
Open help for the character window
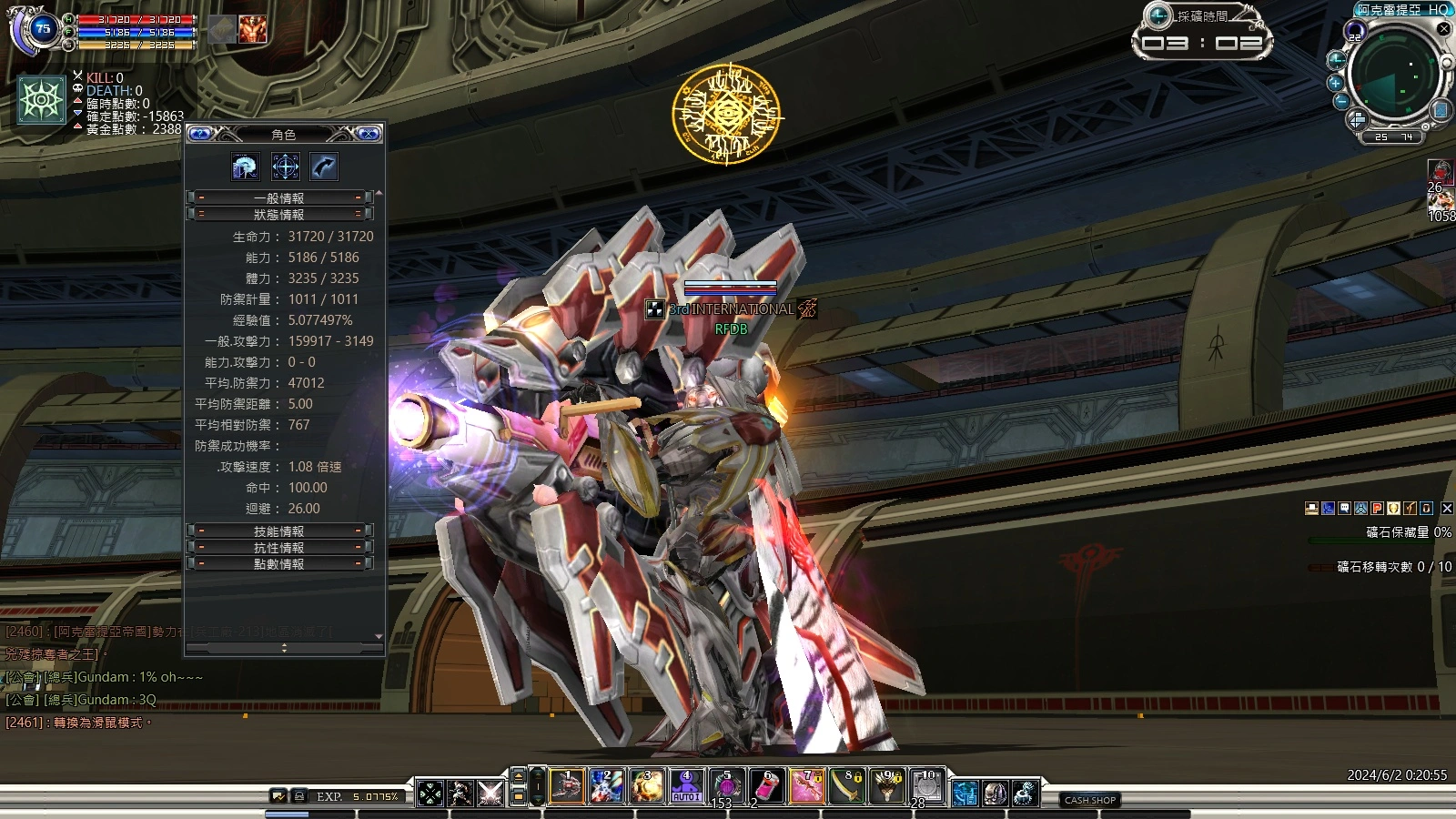coord(200,134)
